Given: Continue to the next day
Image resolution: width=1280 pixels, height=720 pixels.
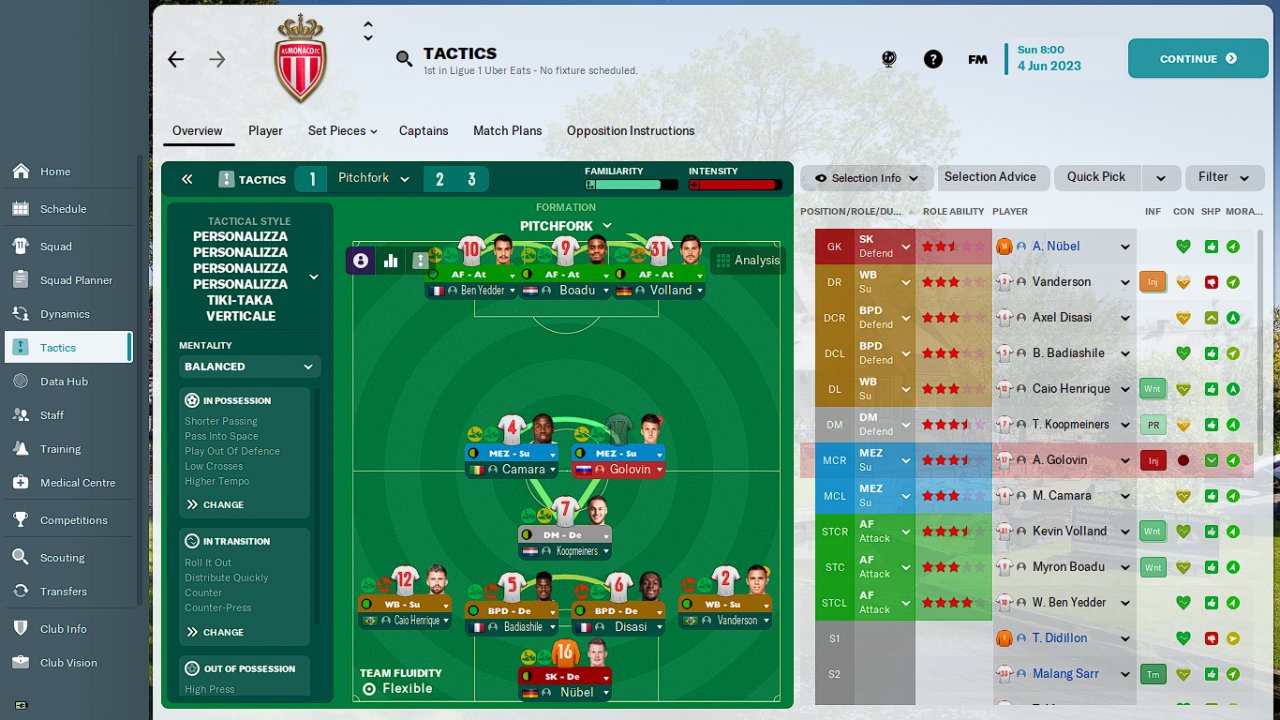Looking at the screenshot, I should pos(1197,59).
